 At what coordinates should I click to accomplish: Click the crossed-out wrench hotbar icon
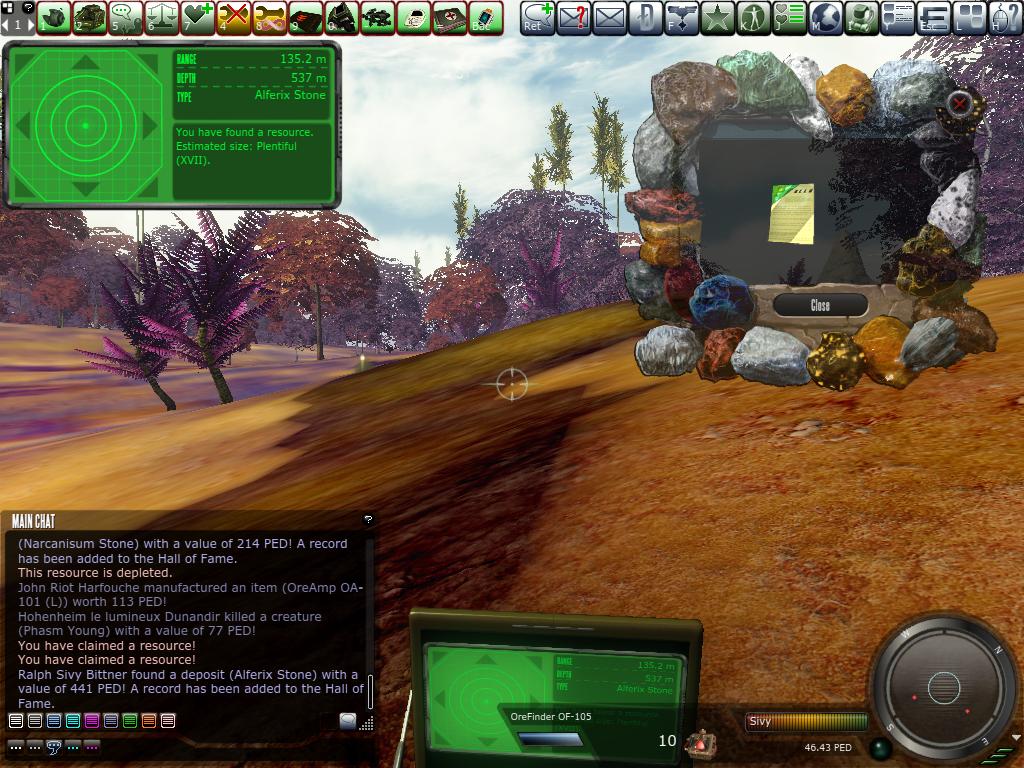click(x=233, y=17)
